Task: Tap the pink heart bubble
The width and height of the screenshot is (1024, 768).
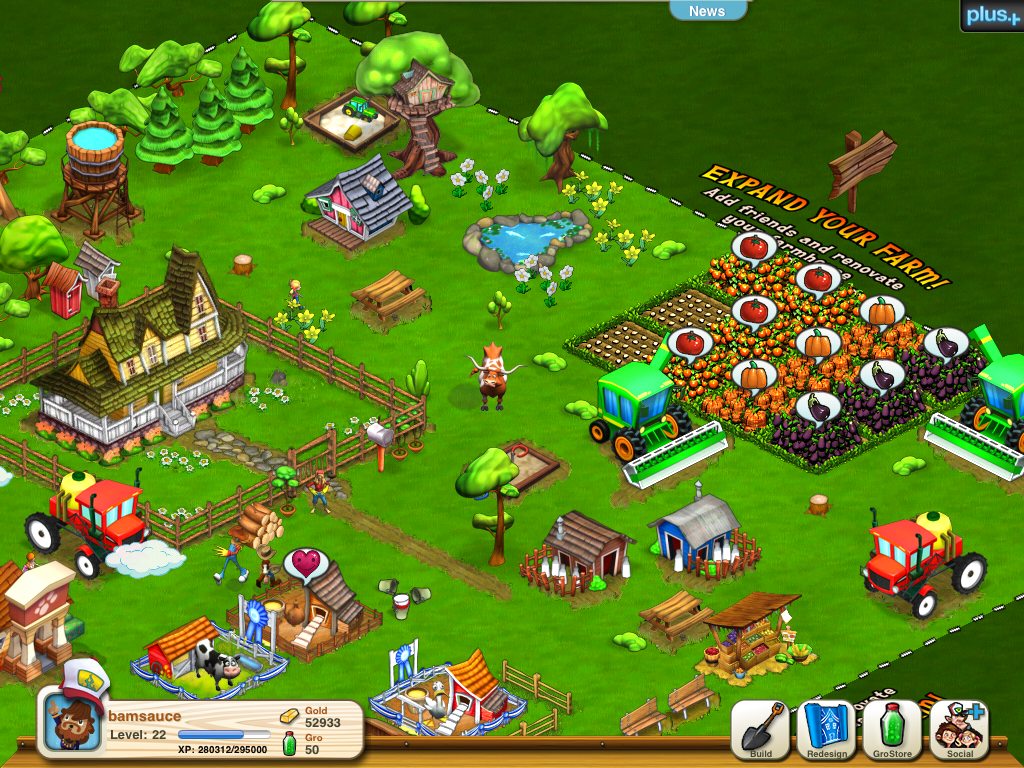Action: [304, 565]
